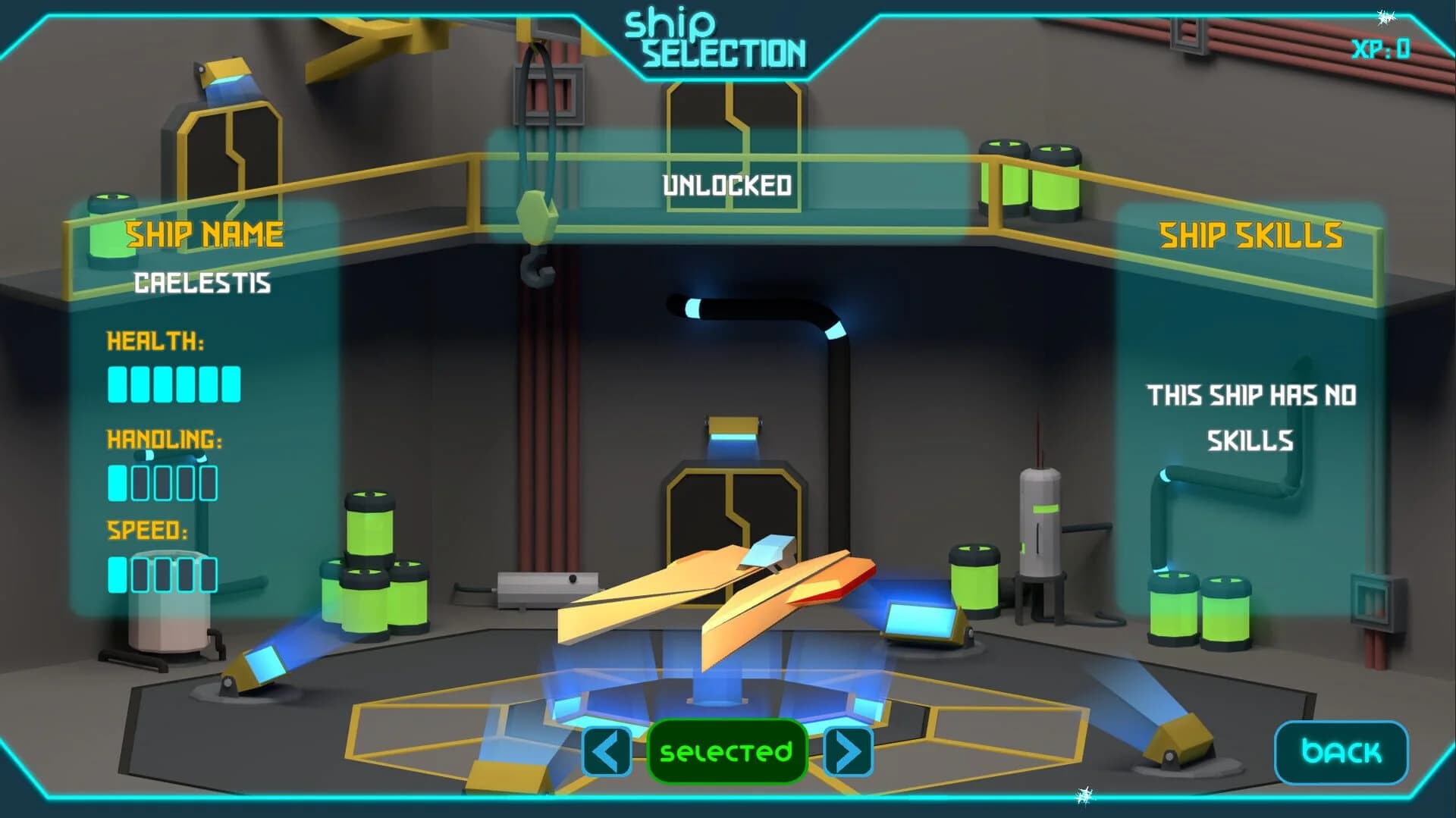This screenshot has width=1456, height=818.
Task: Click the Ship Selection title logo
Action: pyautogui.click(x=717, y=36)
